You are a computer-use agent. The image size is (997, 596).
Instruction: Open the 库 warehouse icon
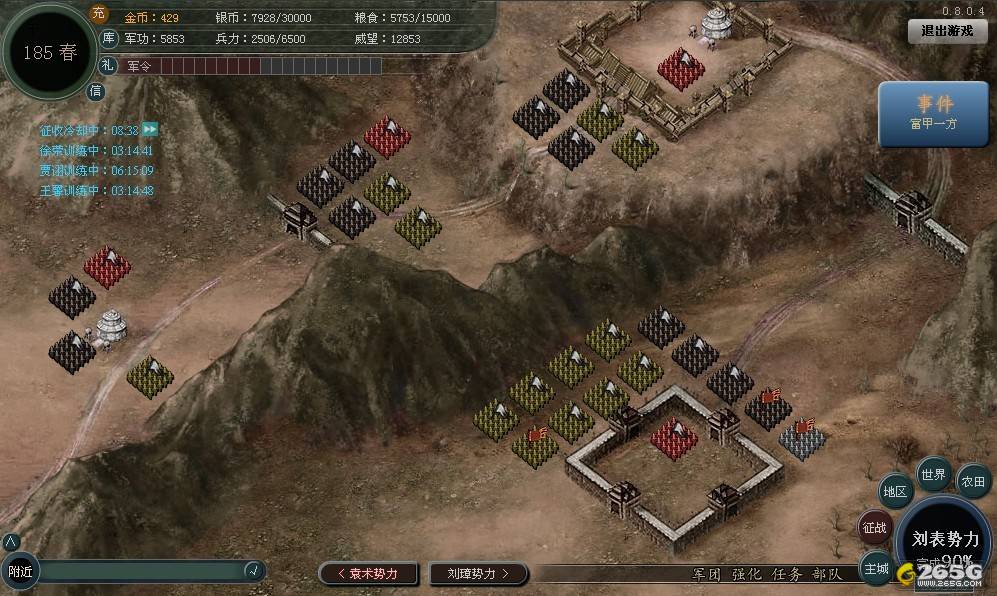[110, 39]
